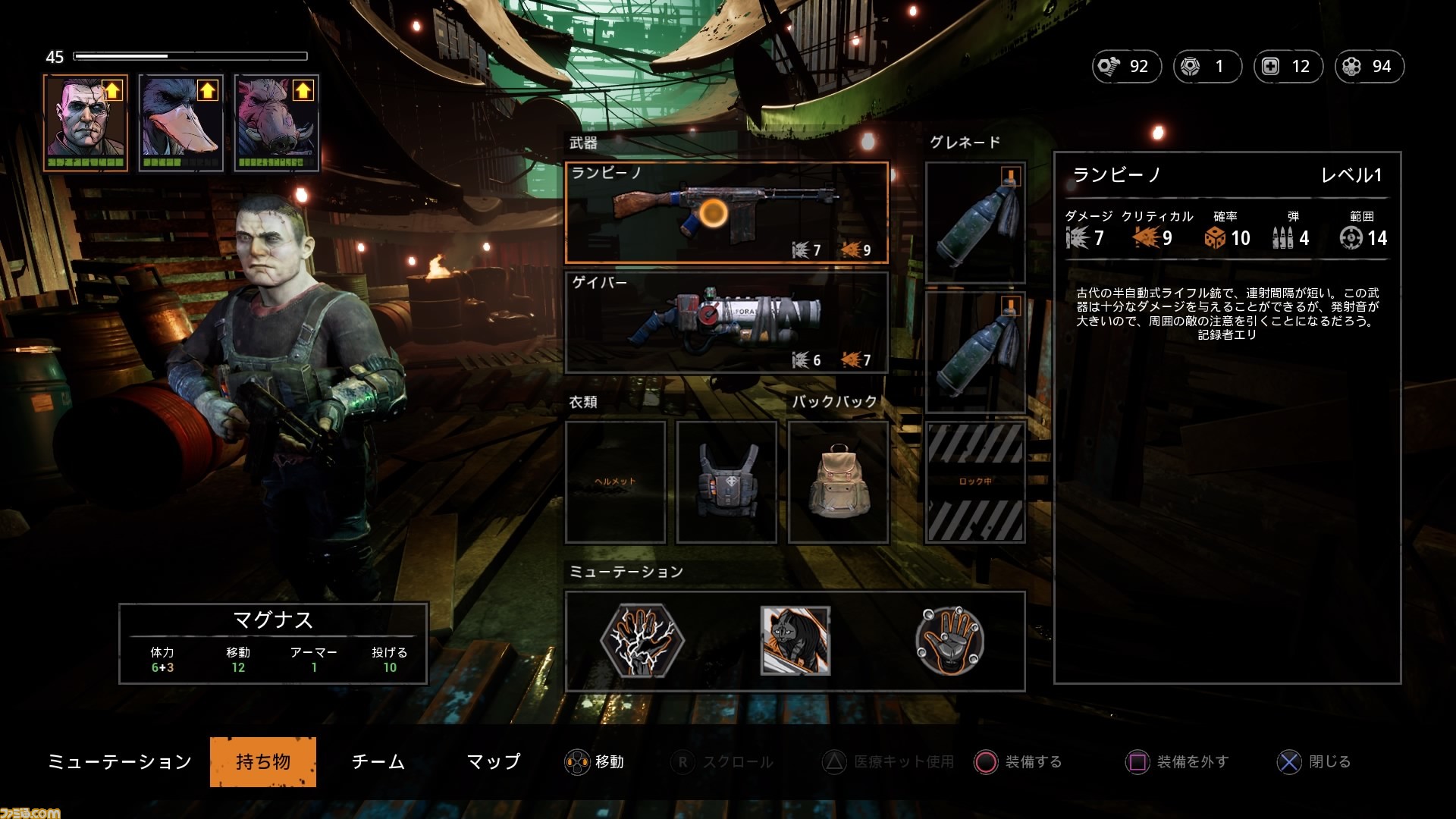Select the ランビーノ rifle weapon slot
1456x819 pixels.
pos(726,213)
